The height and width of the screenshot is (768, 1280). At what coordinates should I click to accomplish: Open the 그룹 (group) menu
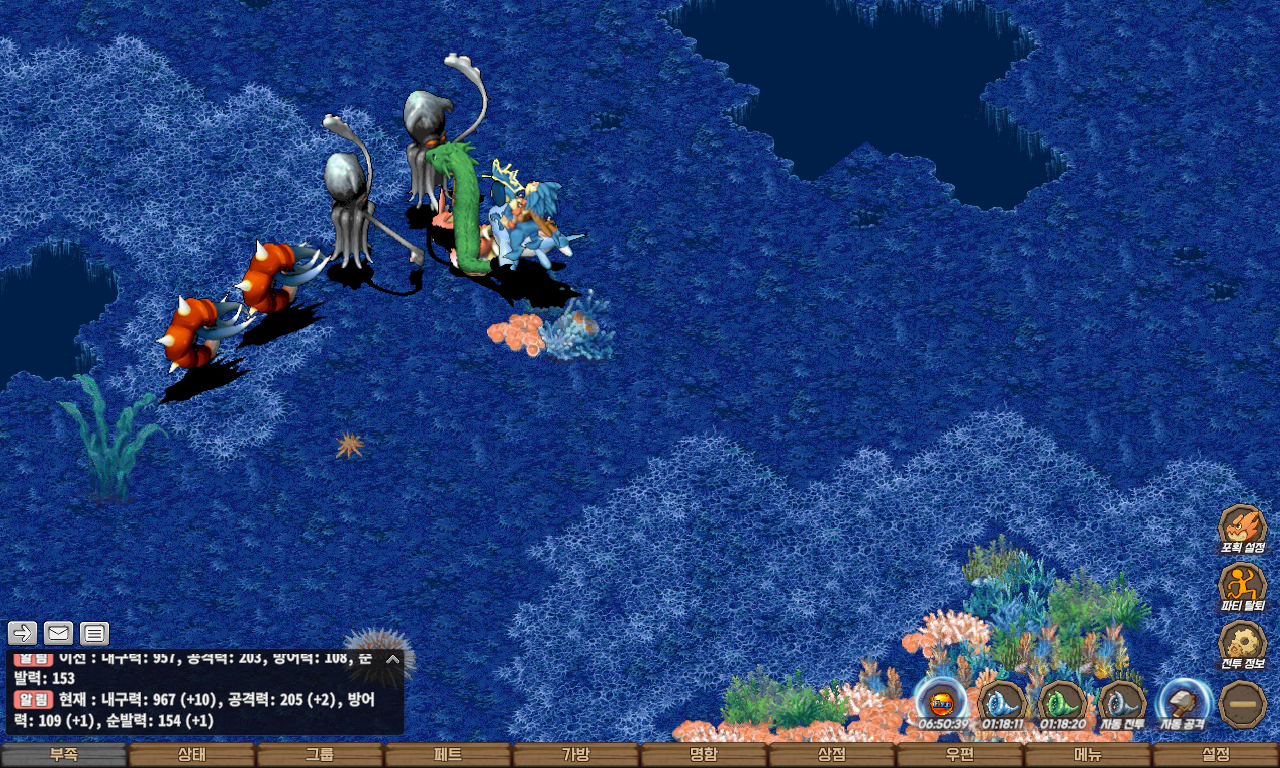tap(320, 755)
